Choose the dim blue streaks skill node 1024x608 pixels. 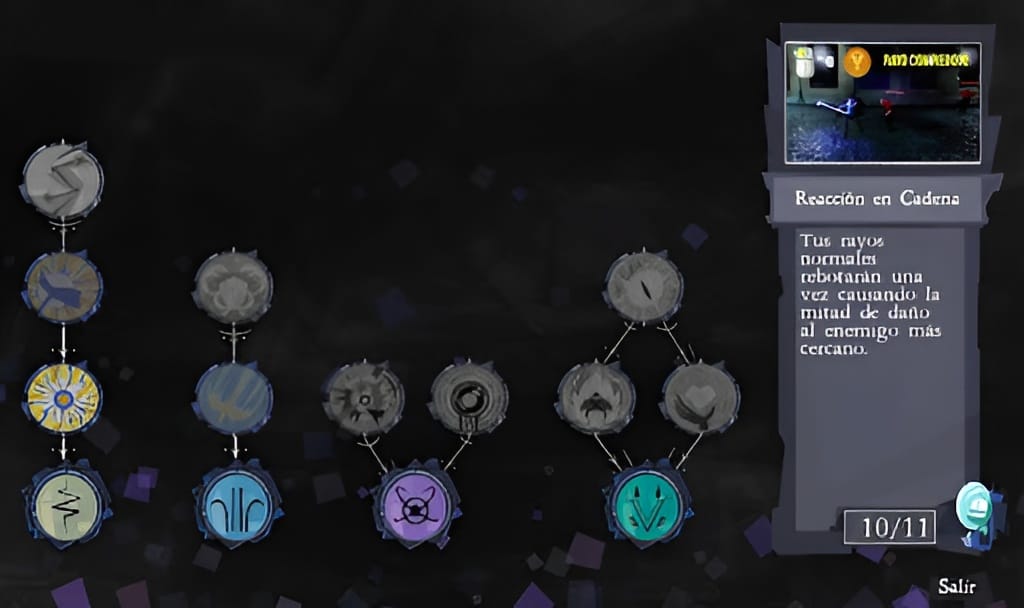click(x=233, y=397)
